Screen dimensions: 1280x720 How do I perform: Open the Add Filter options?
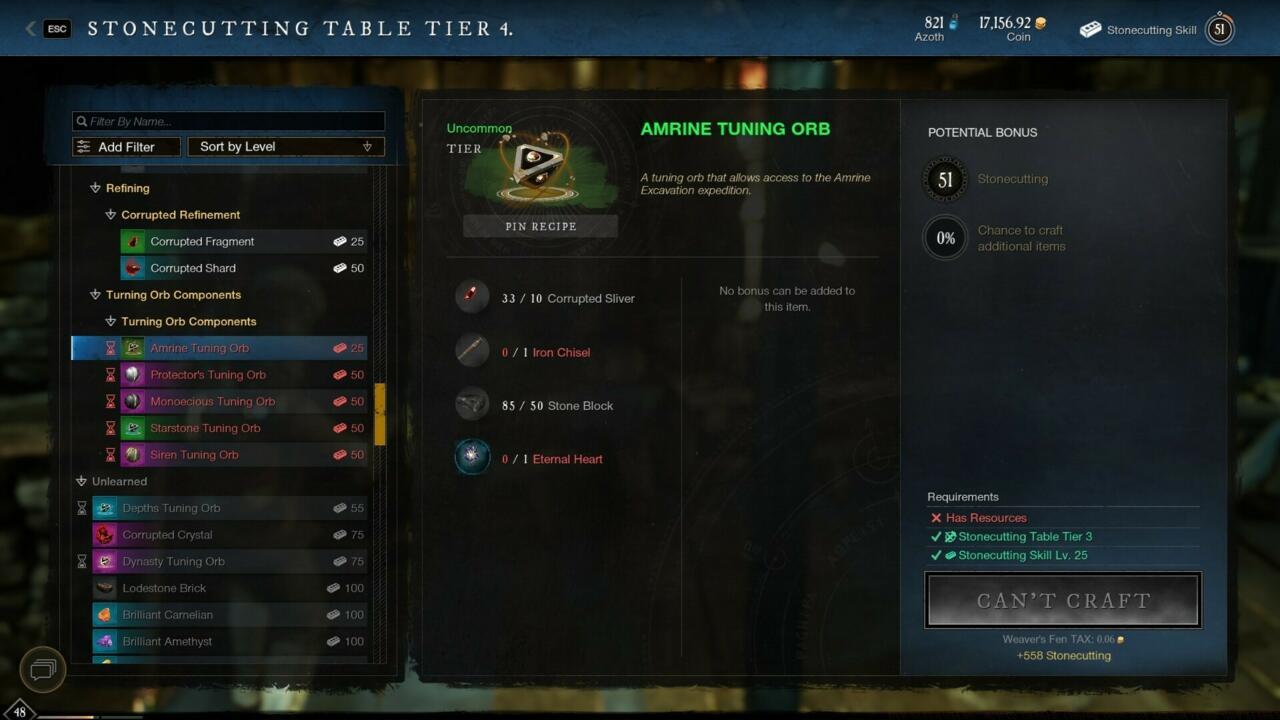click(x=127, y=147)
